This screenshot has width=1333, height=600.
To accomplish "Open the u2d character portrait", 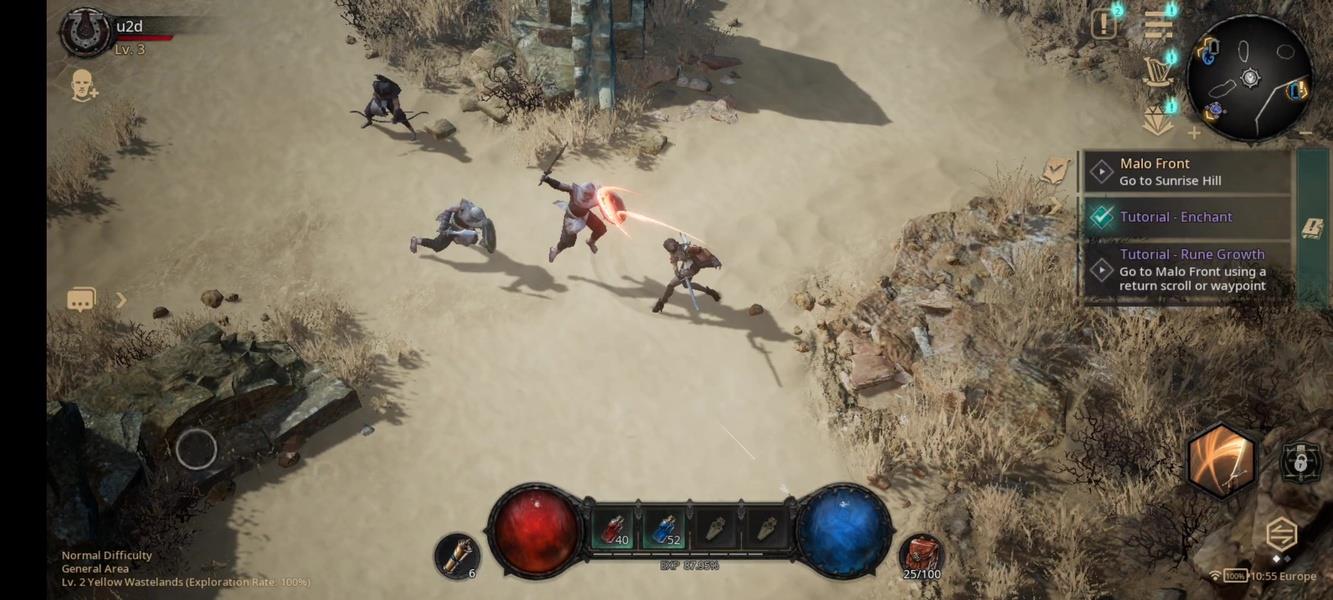I will coord(86,32).
